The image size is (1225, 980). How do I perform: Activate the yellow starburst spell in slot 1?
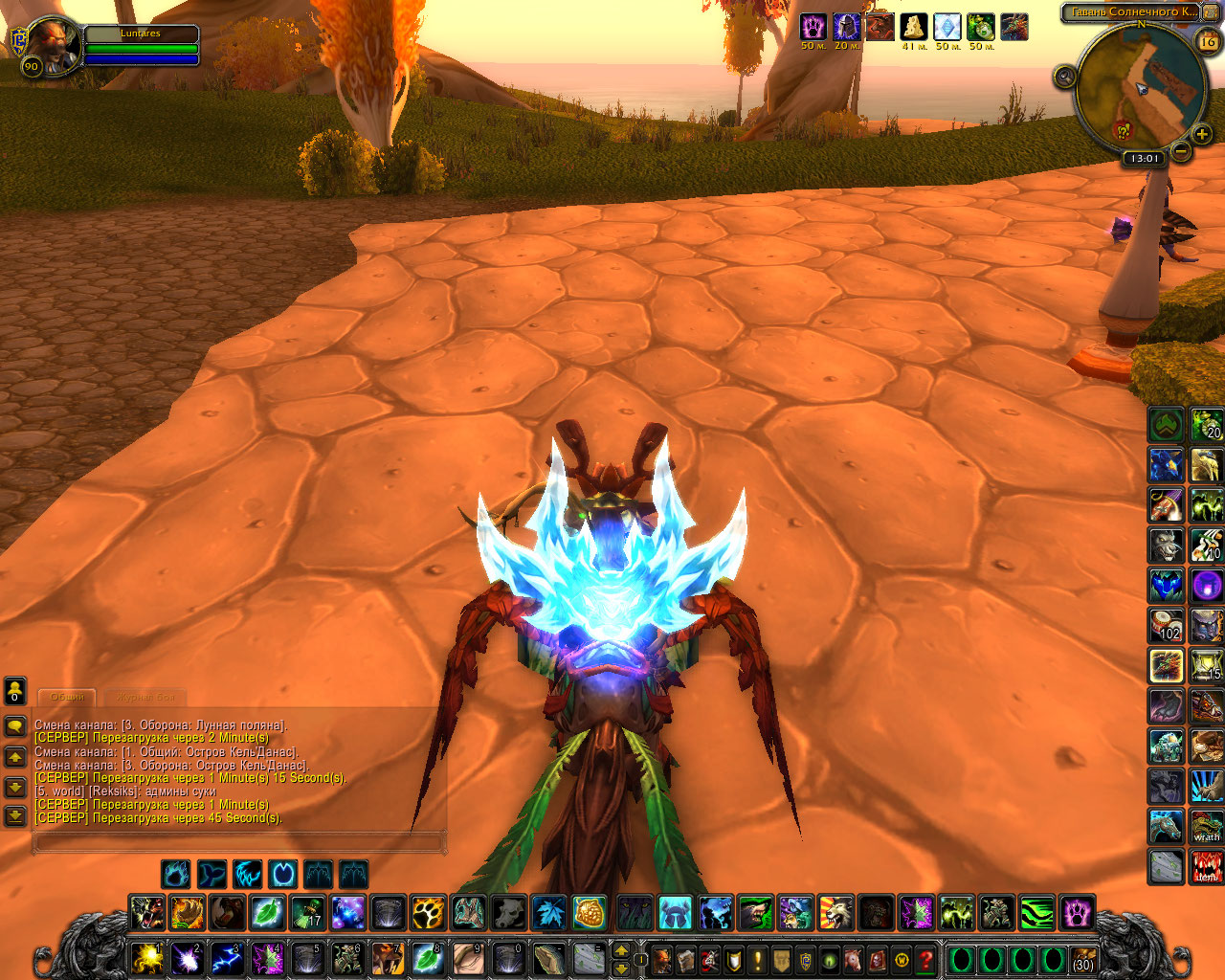tap(147, 958)
